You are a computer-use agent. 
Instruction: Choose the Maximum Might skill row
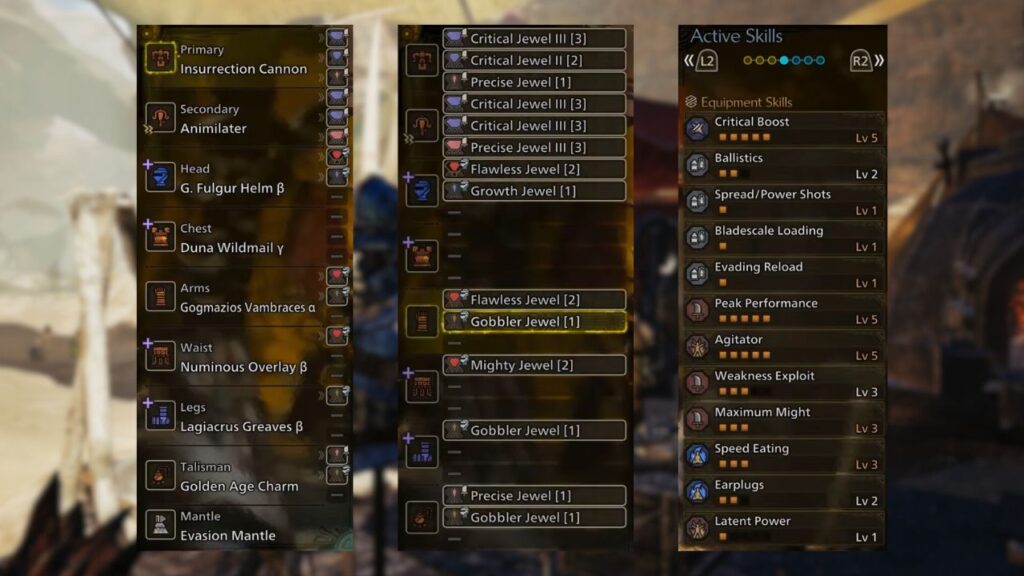point(782,419)
